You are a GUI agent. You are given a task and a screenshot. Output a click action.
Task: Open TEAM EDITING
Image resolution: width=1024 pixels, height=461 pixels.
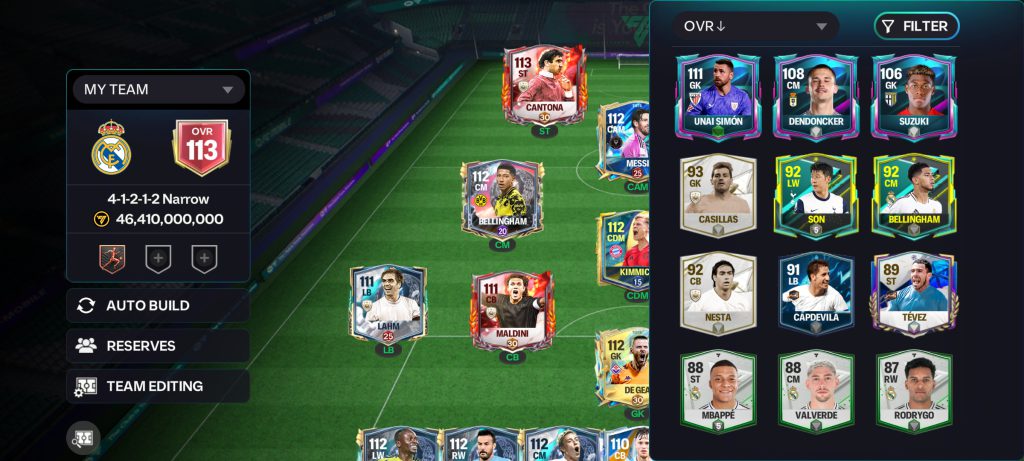158,386
